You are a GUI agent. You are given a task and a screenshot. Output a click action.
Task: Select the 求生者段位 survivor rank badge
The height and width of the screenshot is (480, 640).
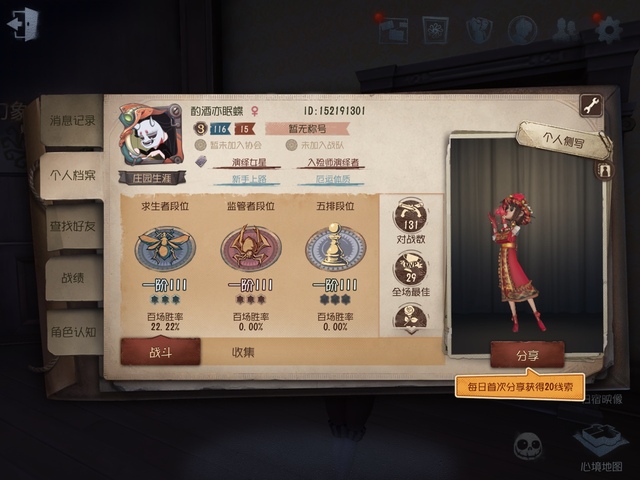[x=165, y=248]
